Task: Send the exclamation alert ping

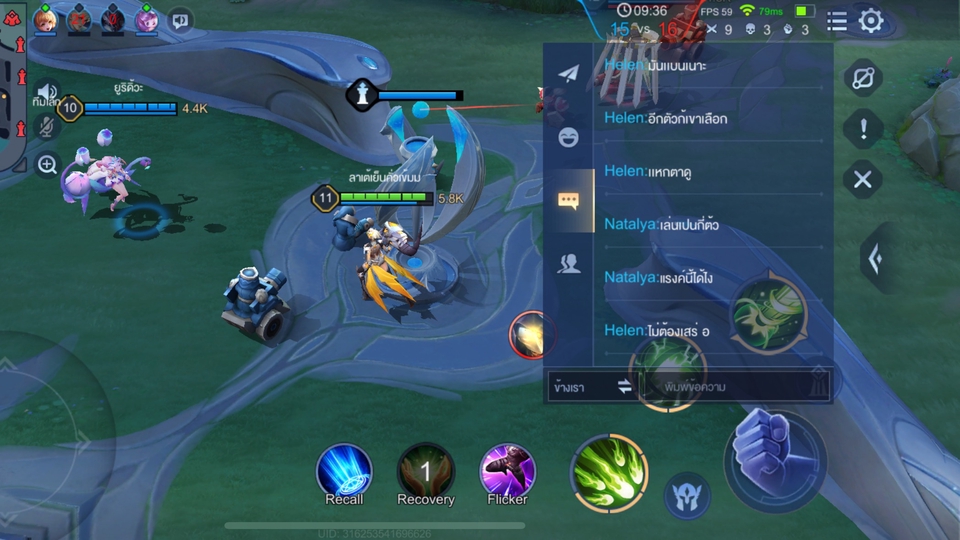Action: click(863, 128)
